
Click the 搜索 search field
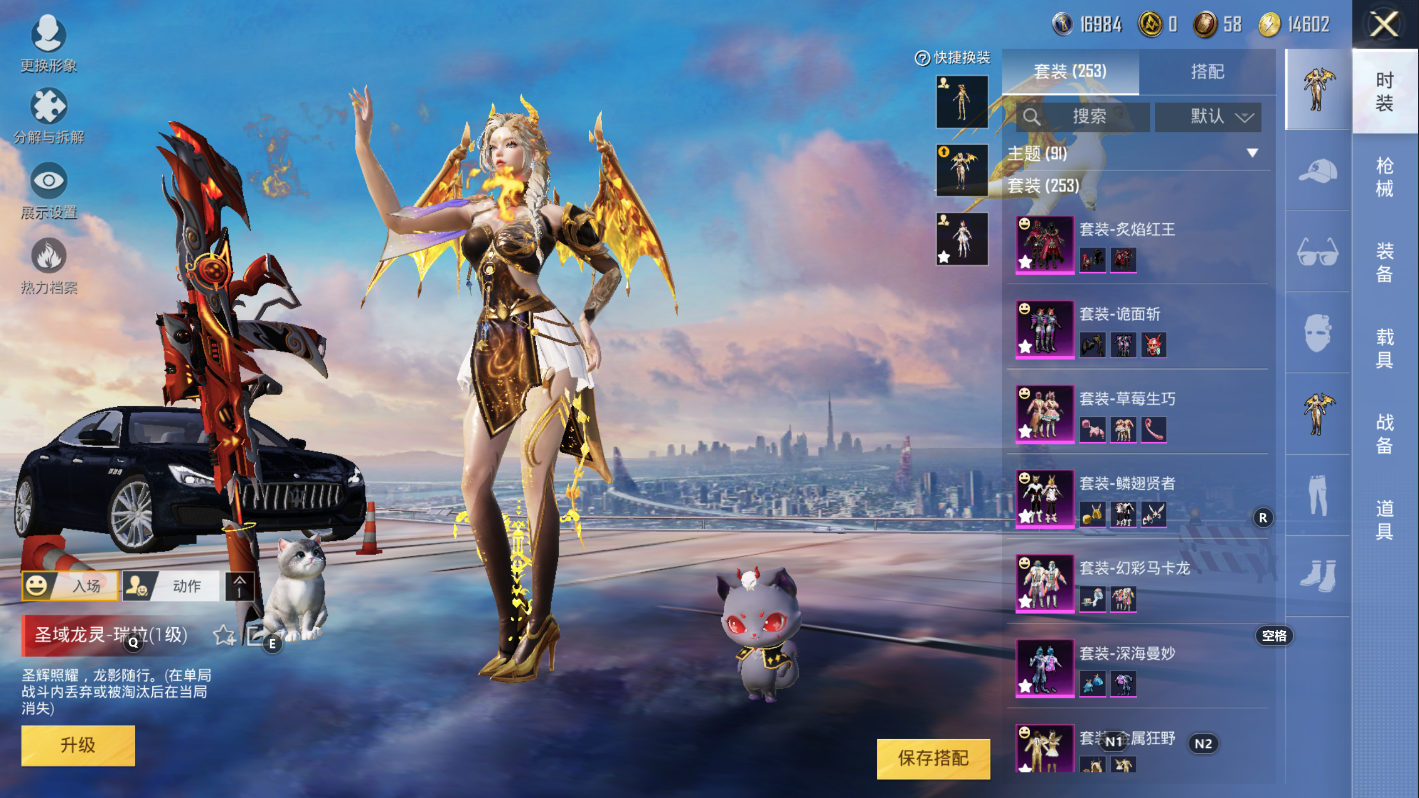1083,117
